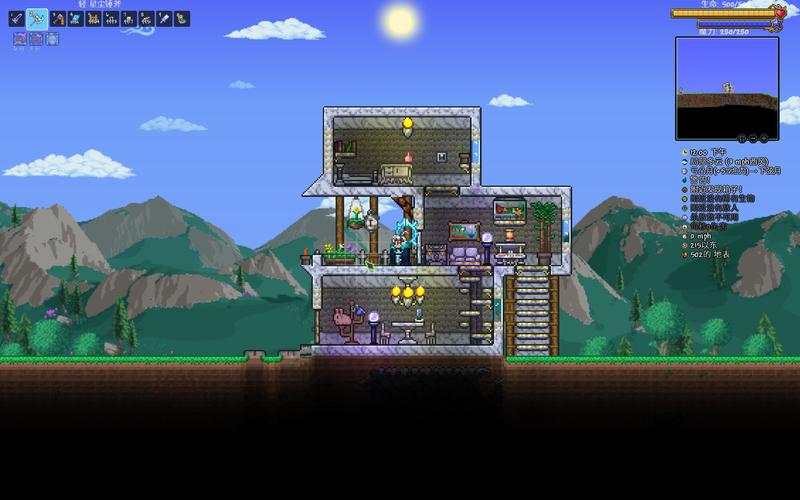
Task: Choose the pickaxe in hotbar slot three
Action: [x=57, y=18]
